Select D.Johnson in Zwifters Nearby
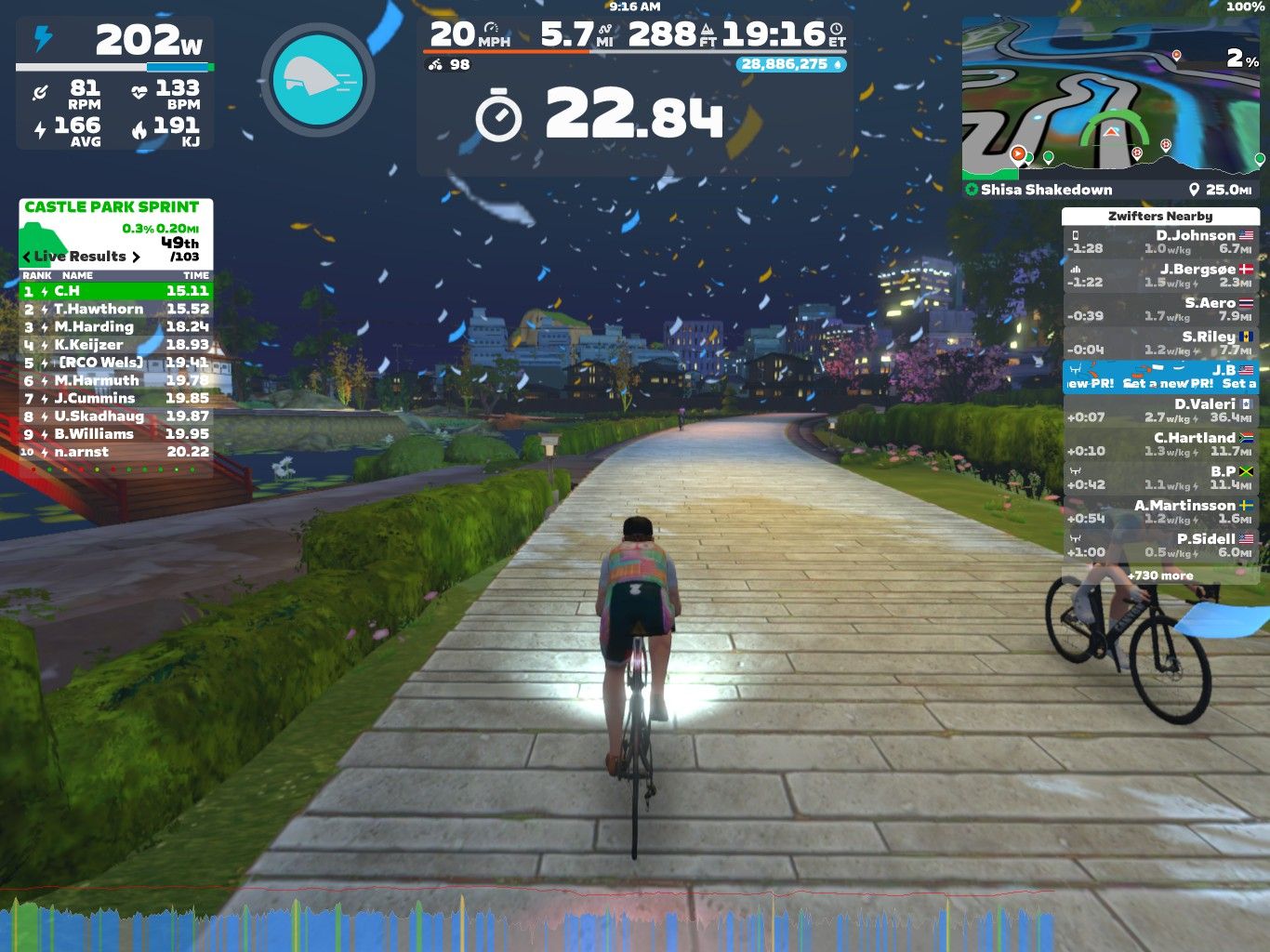1270x952 pixels. click(x=1160, y=242)
